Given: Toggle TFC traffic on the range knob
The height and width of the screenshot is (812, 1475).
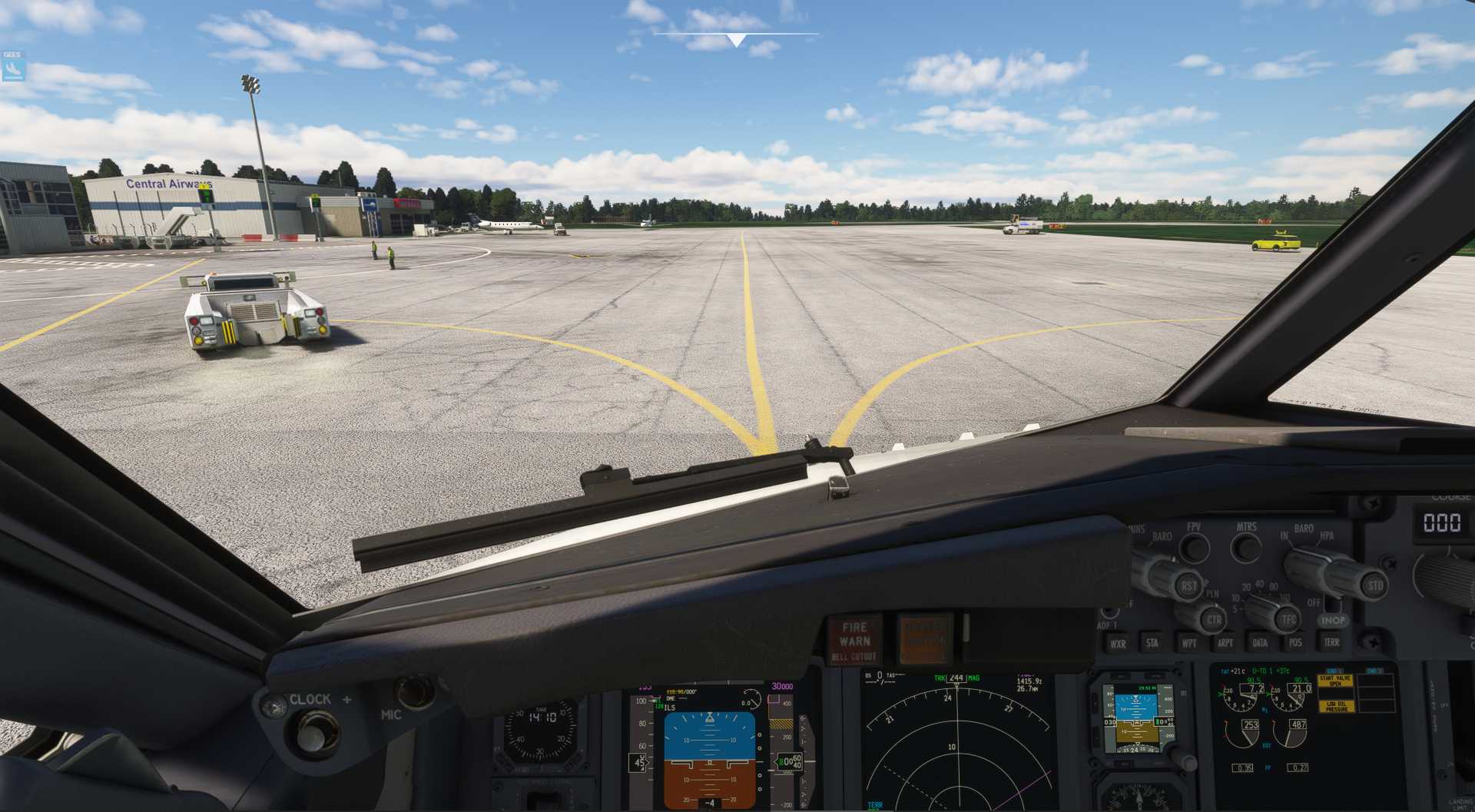Looking at the screenshot, I should pyautogui.click(x=1288, y=620).
